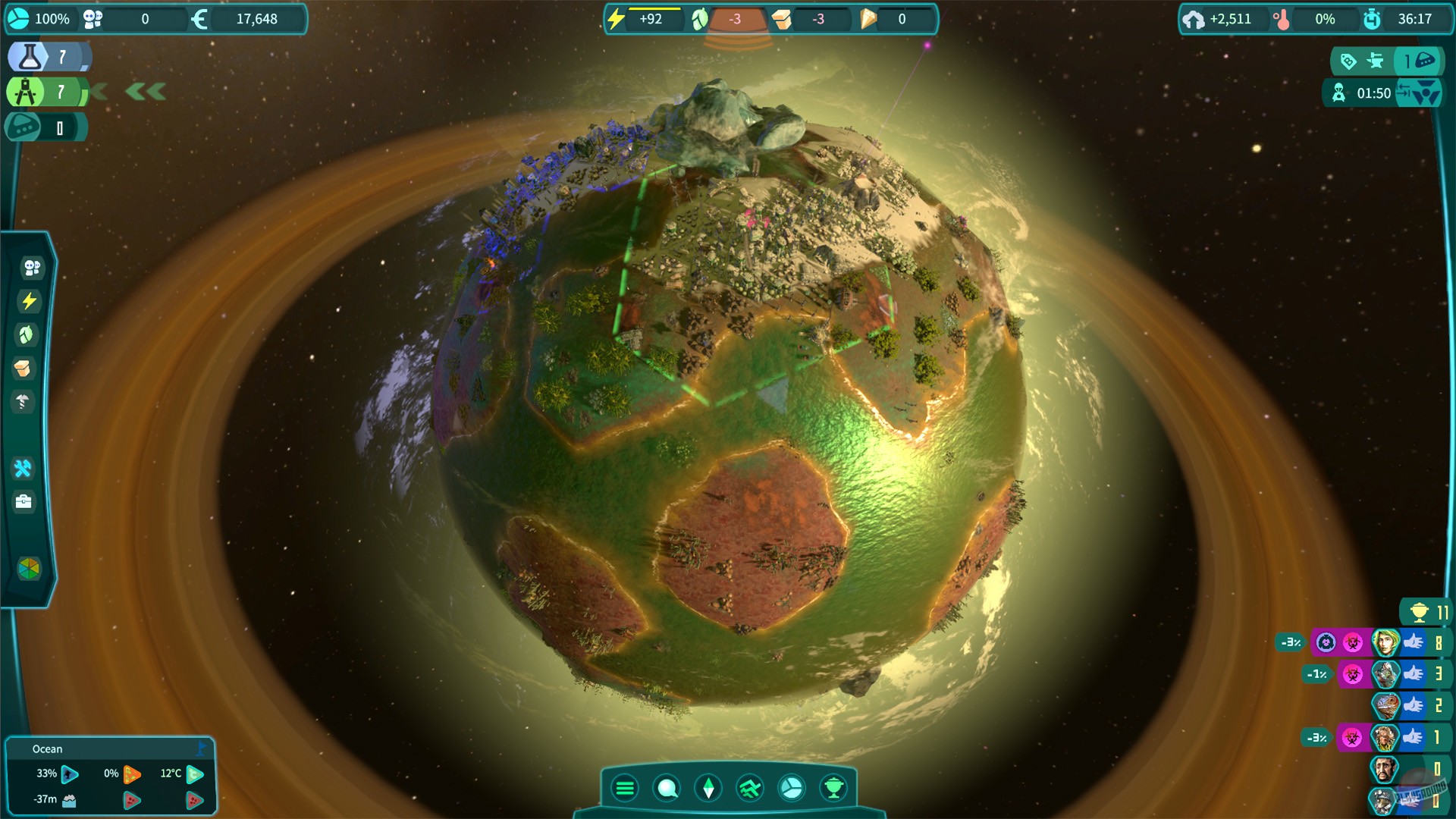Select the colorful planet overview hexagon icon
This screenshot has width=1456, height=819.
point(28,569)
